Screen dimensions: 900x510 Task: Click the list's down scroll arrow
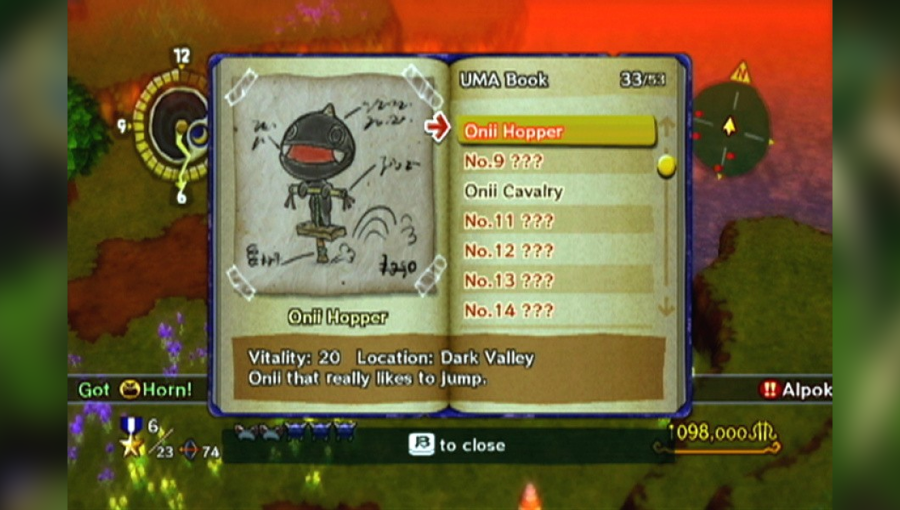(x=667, y=308)
